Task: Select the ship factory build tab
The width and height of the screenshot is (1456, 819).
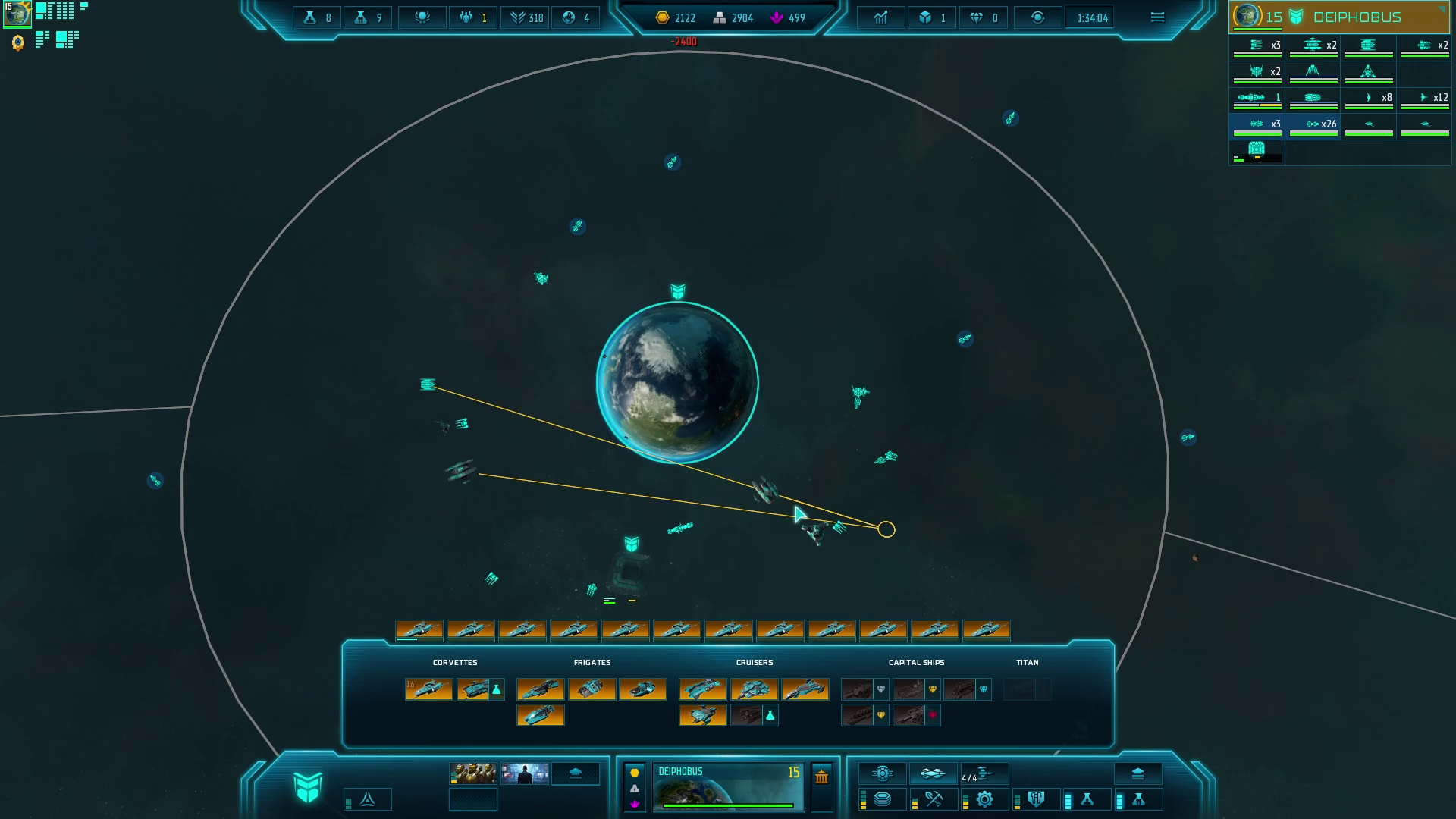Action: (932, 773)
